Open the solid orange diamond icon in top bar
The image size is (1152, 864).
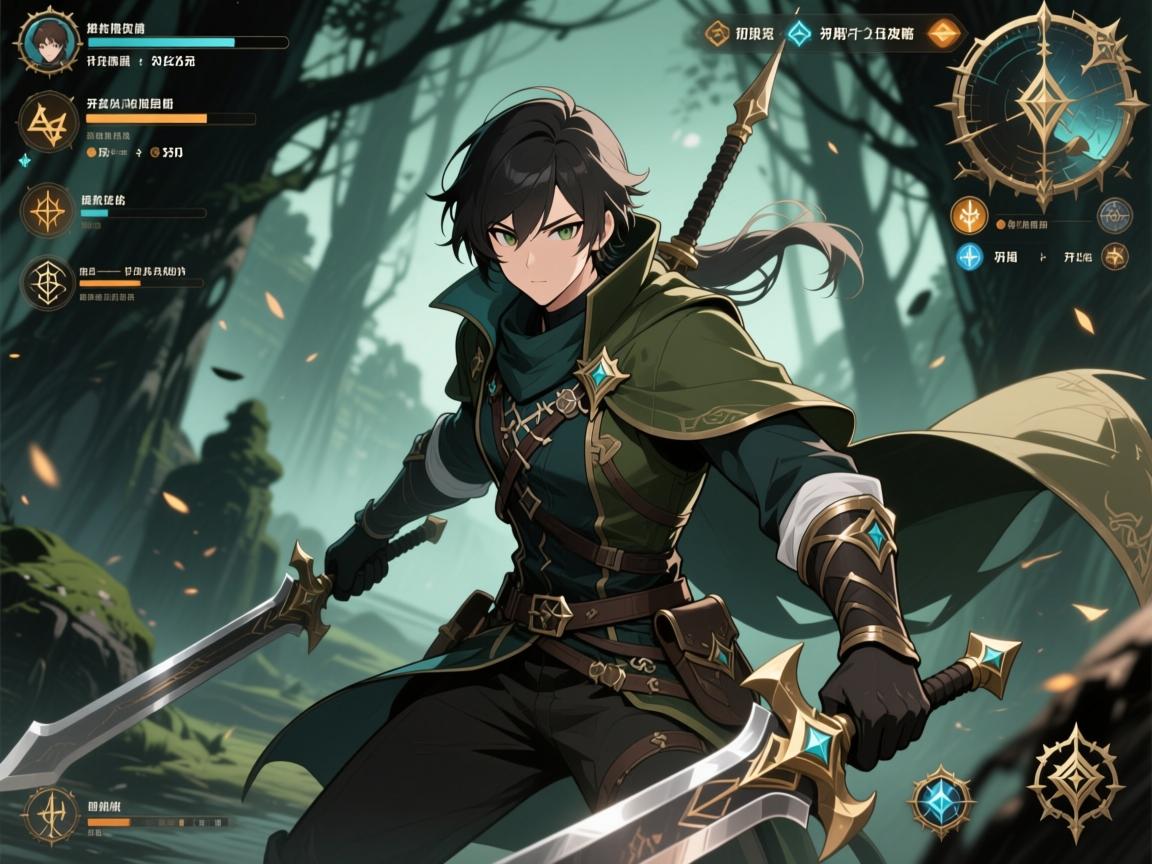940,35
